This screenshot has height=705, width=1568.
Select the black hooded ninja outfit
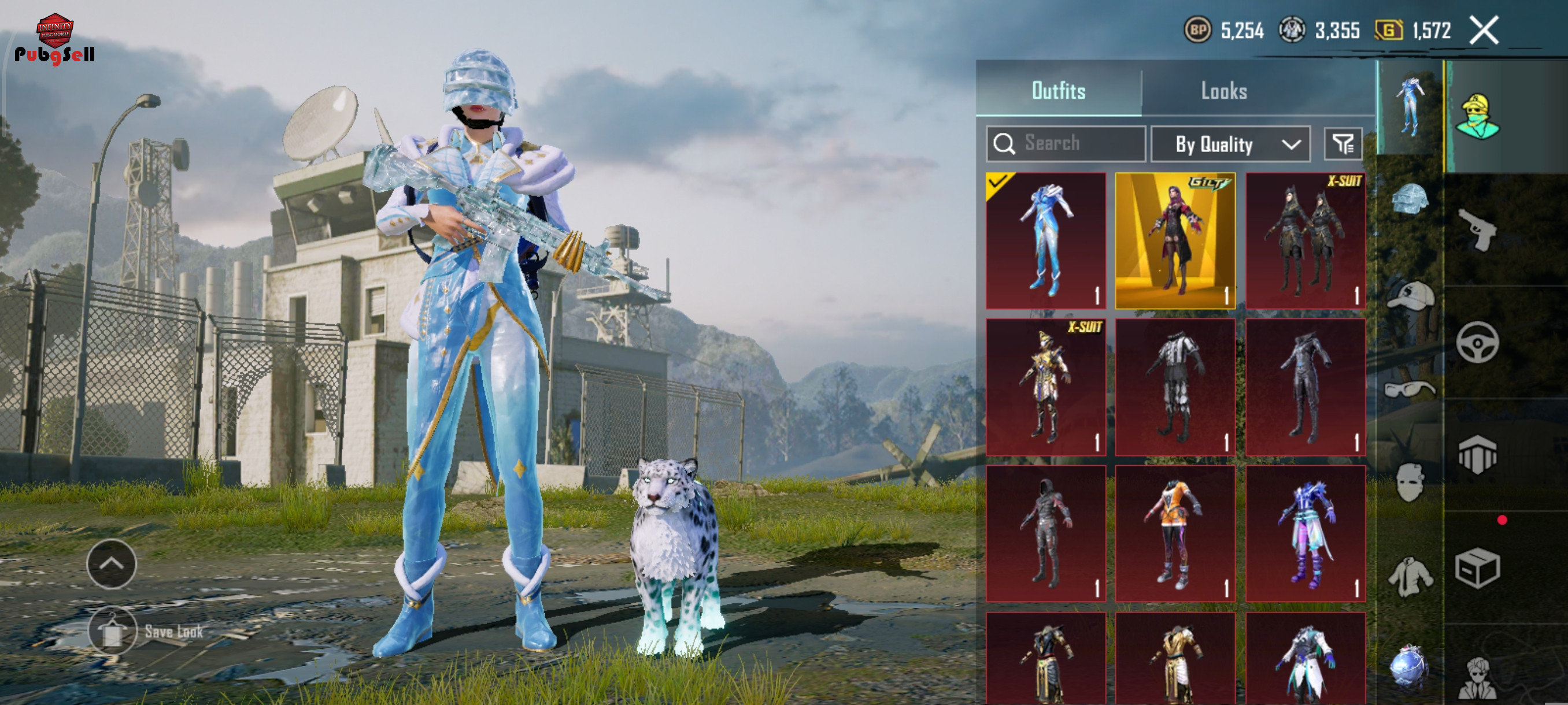click(1046, 533)
